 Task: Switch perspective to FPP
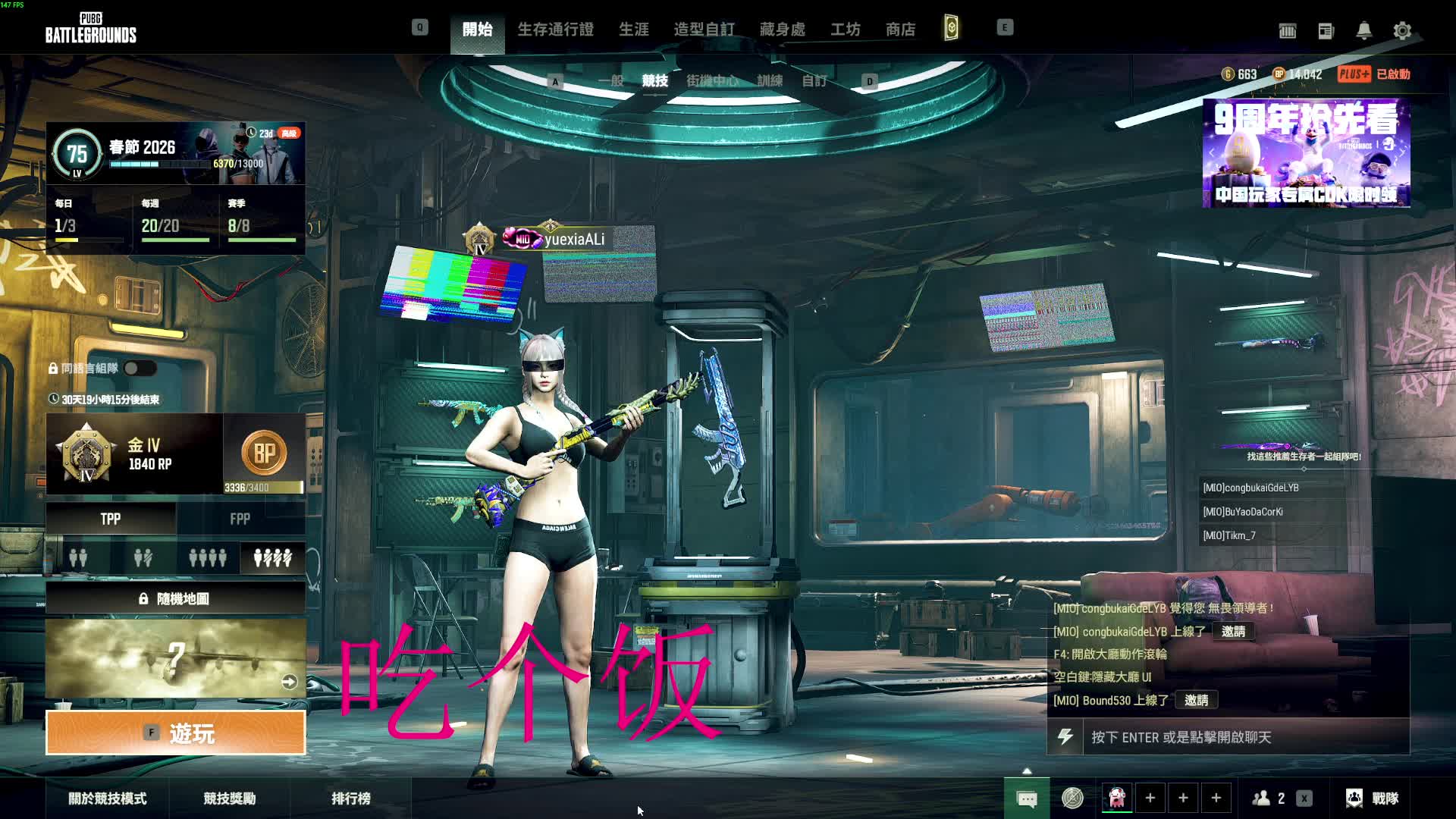pyautogui.click(x=240, y=519)
